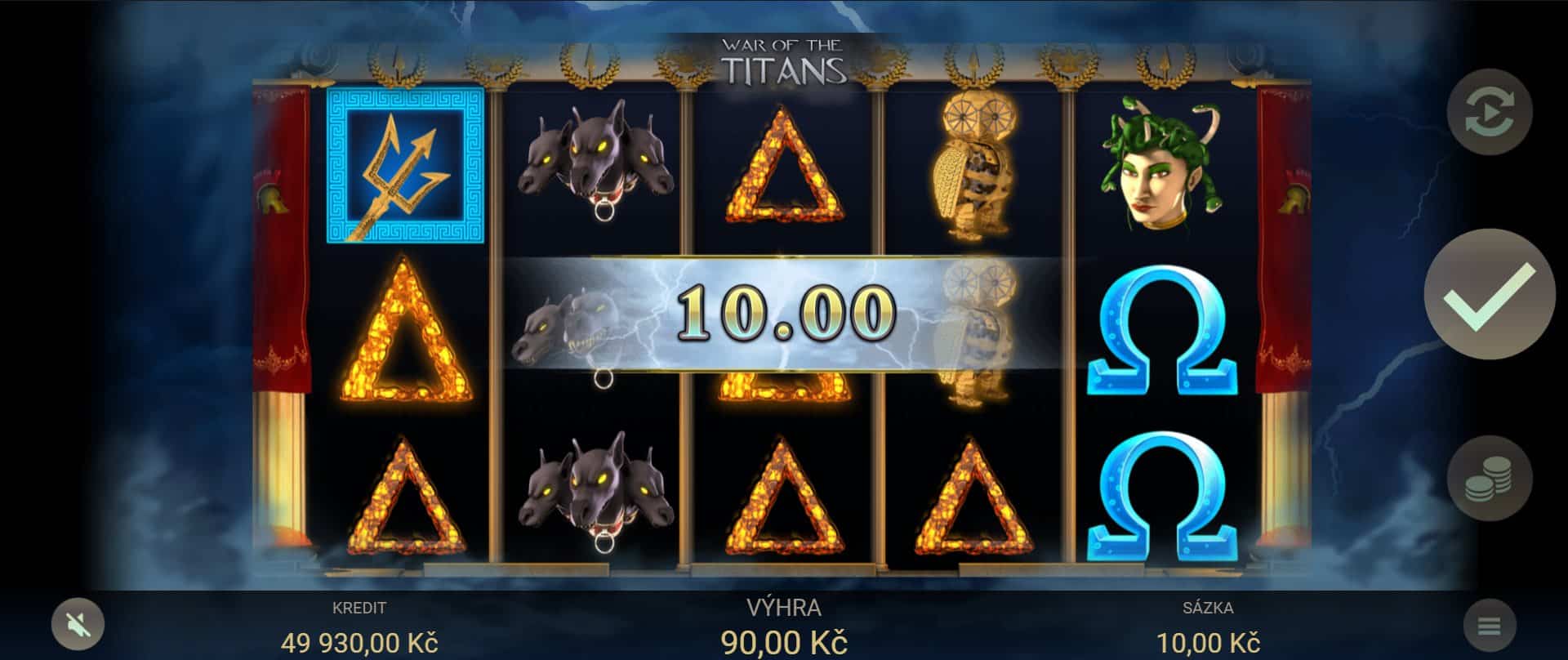
Task: Click the autoplay double-arrows icon
Action: tap(1491, 113)
